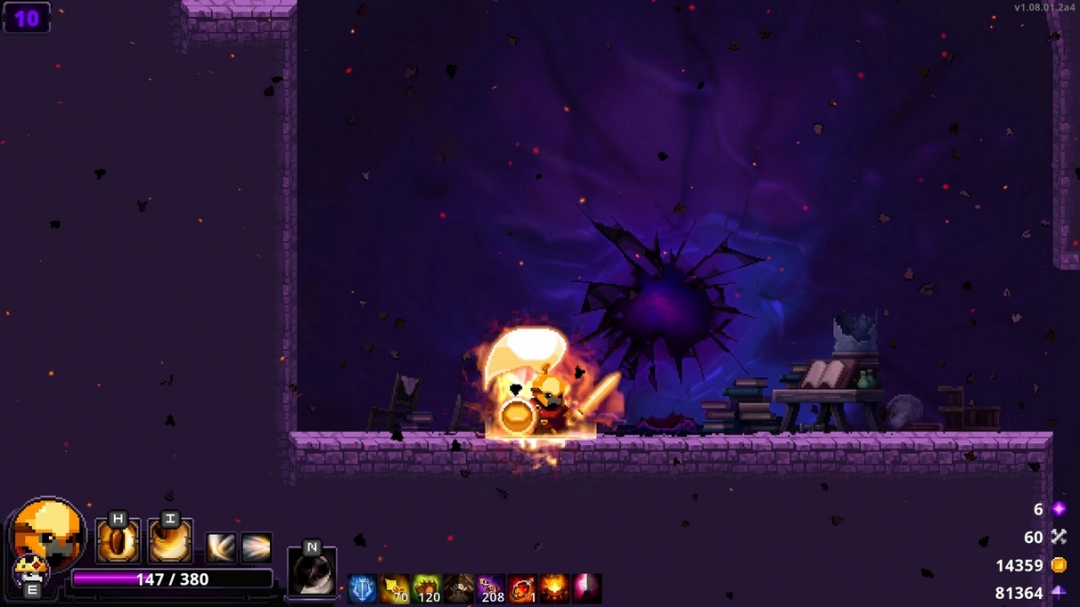
Task: Click the golden item showing 70
Action: tap(394, 588)
